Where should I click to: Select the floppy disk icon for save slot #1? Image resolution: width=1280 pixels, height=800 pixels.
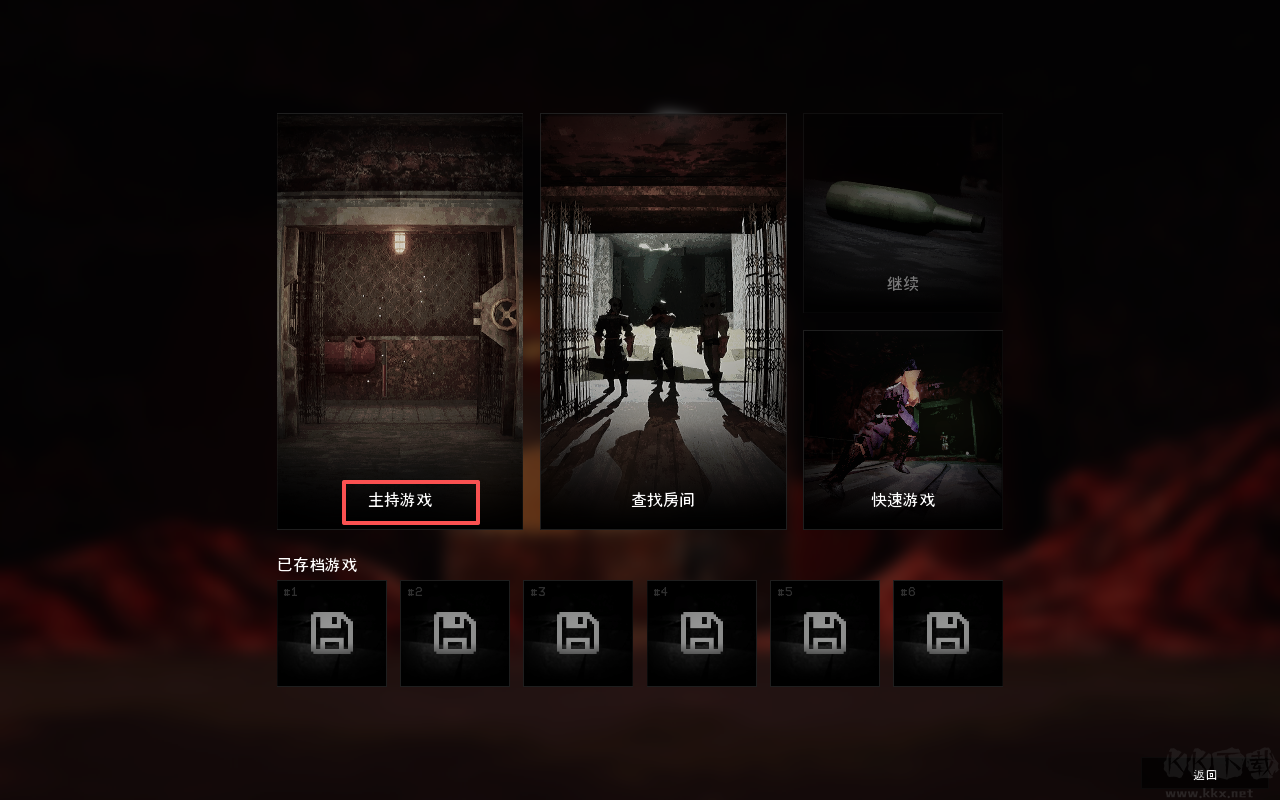coord(331,633)
